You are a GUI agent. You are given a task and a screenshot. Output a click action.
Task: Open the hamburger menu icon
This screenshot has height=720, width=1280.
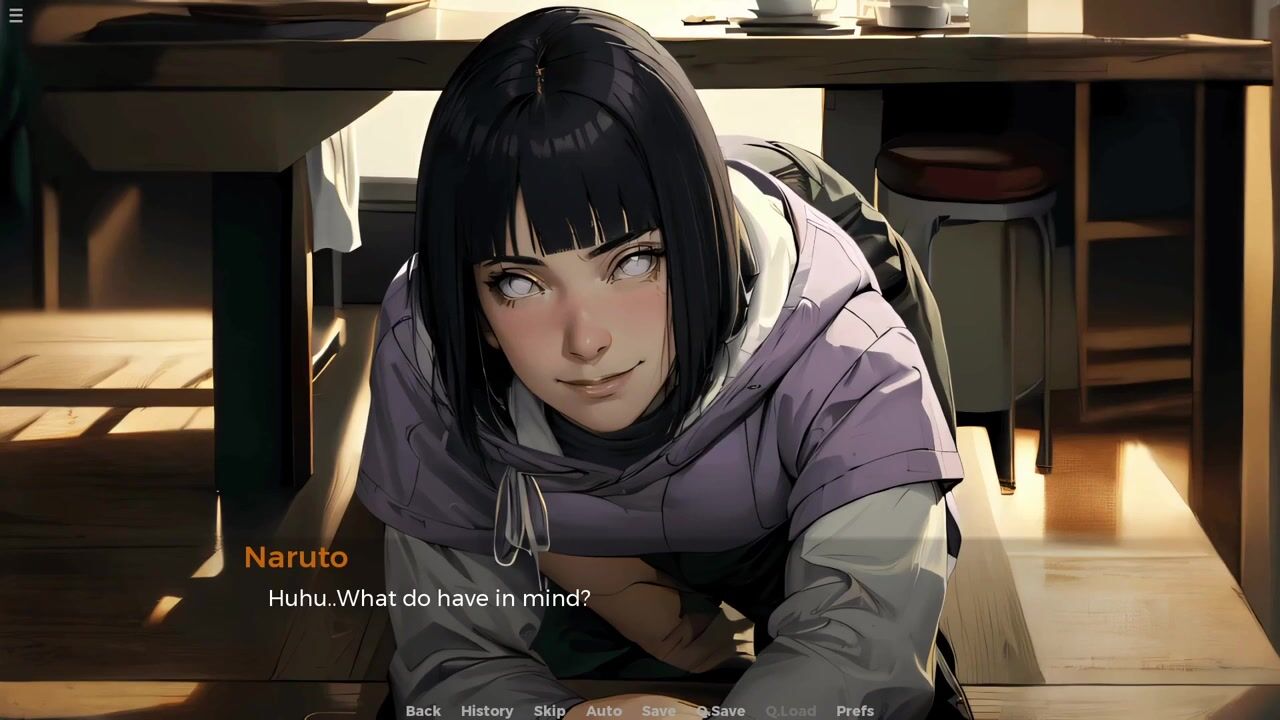[x=16, y=16]
